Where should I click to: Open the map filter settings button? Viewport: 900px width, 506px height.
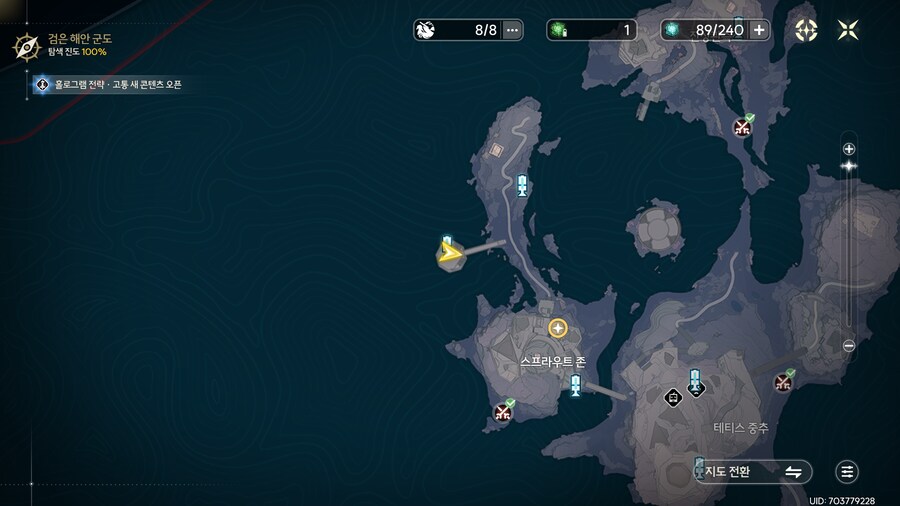click(847, 471)
